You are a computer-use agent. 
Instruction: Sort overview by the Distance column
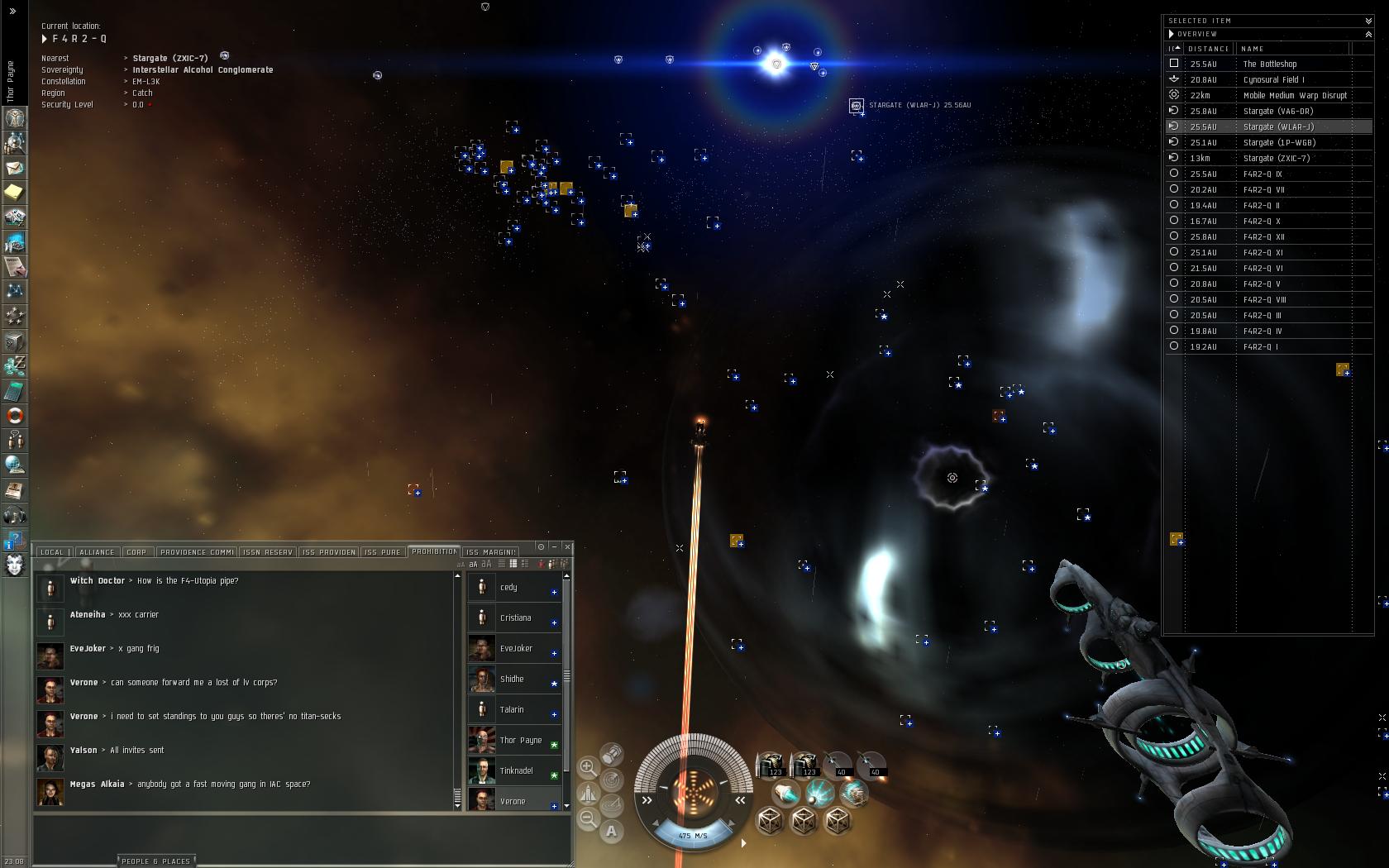(1208, 49)
